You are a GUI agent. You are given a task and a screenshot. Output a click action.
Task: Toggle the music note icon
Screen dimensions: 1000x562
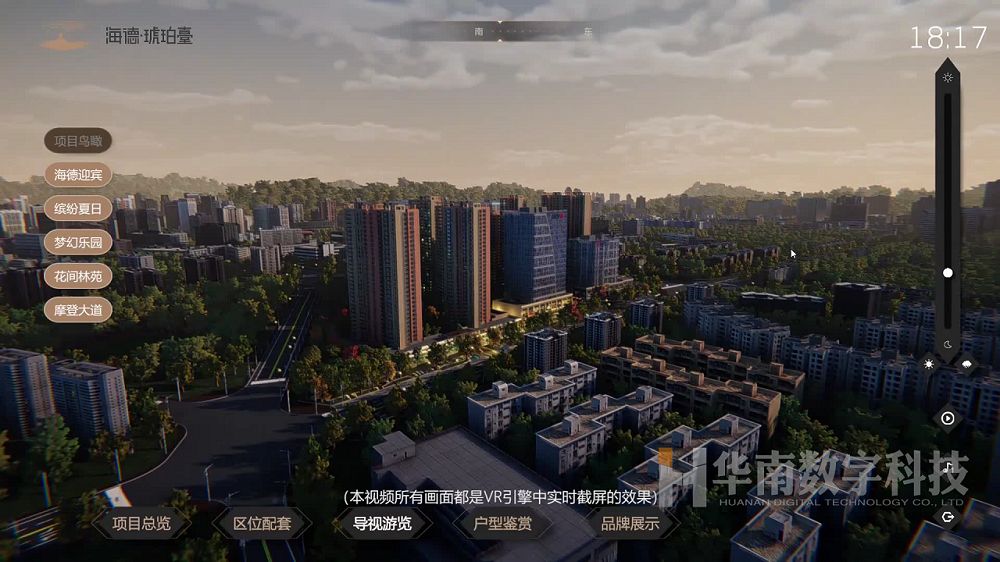[948, 467]
